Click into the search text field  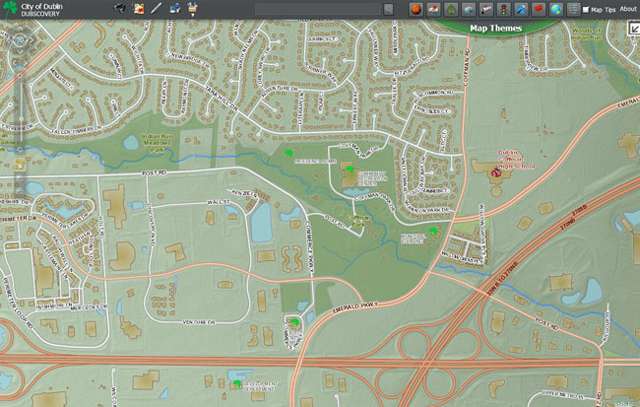(318, 9)
